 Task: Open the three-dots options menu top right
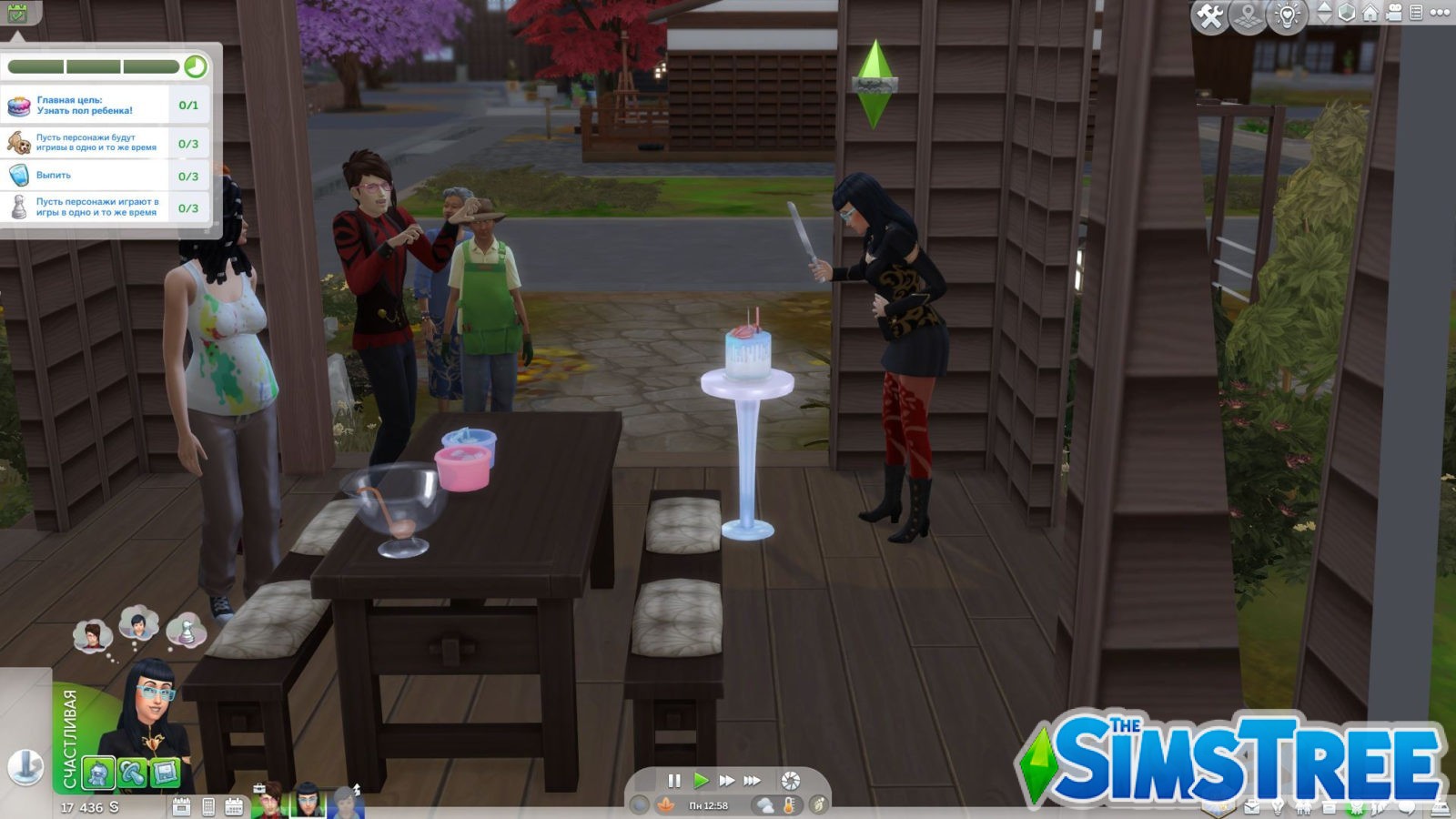(1440, 12)
